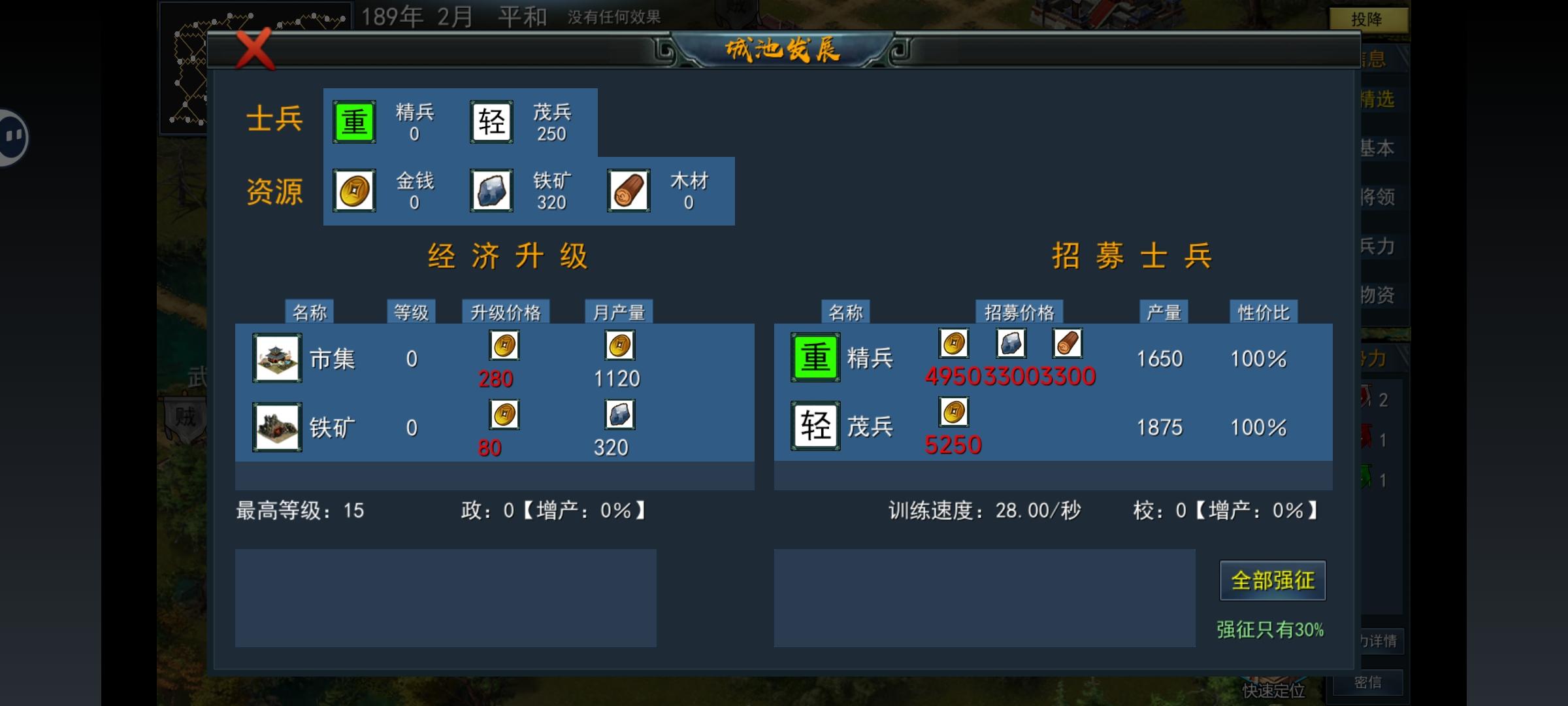Click the gold coin icon in 资源 row
Image resolution: width=1568 pixels, height=706 pixels.
pyautogui.click(x=353, y=190)
